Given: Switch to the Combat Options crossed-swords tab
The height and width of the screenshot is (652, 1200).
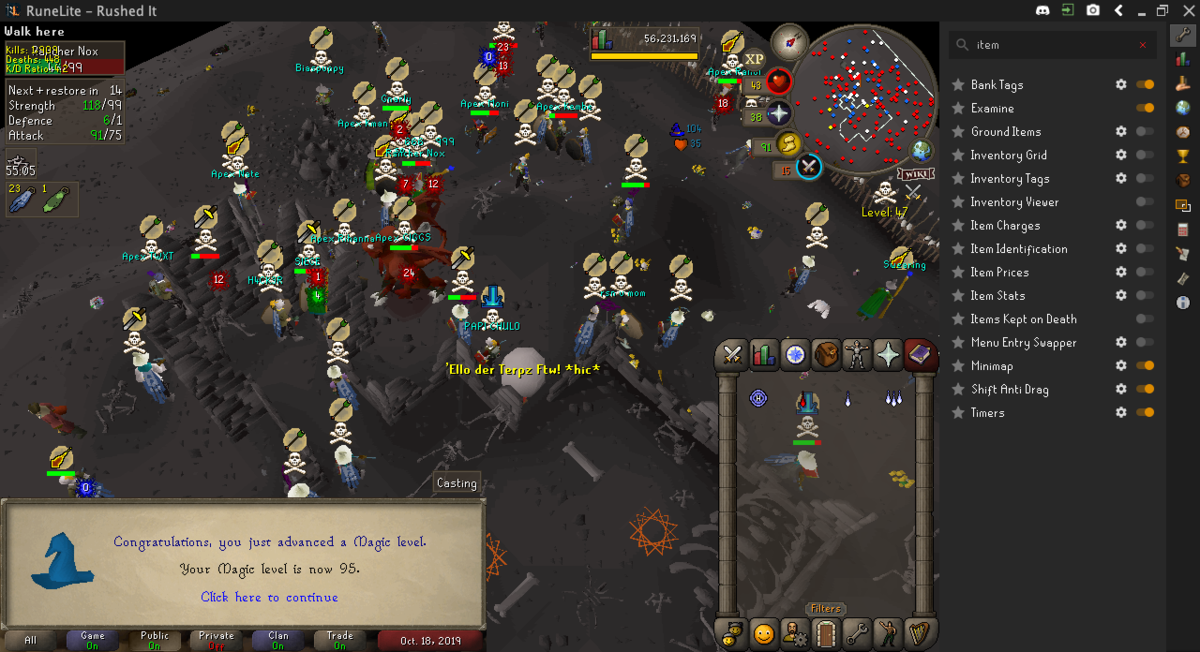Looking at the screenshot, I should (x=733, y=354).
